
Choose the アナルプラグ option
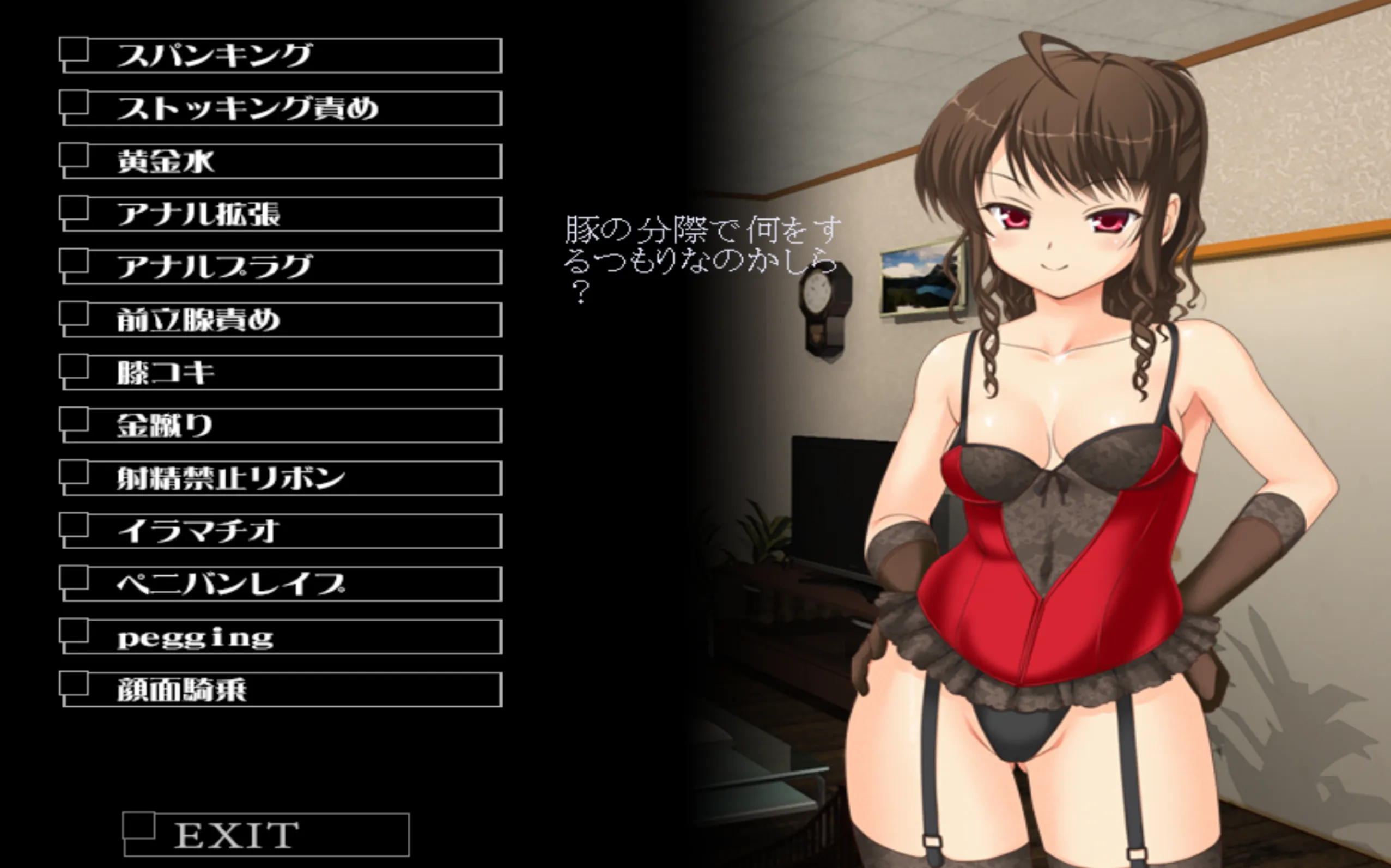[281, 267]
